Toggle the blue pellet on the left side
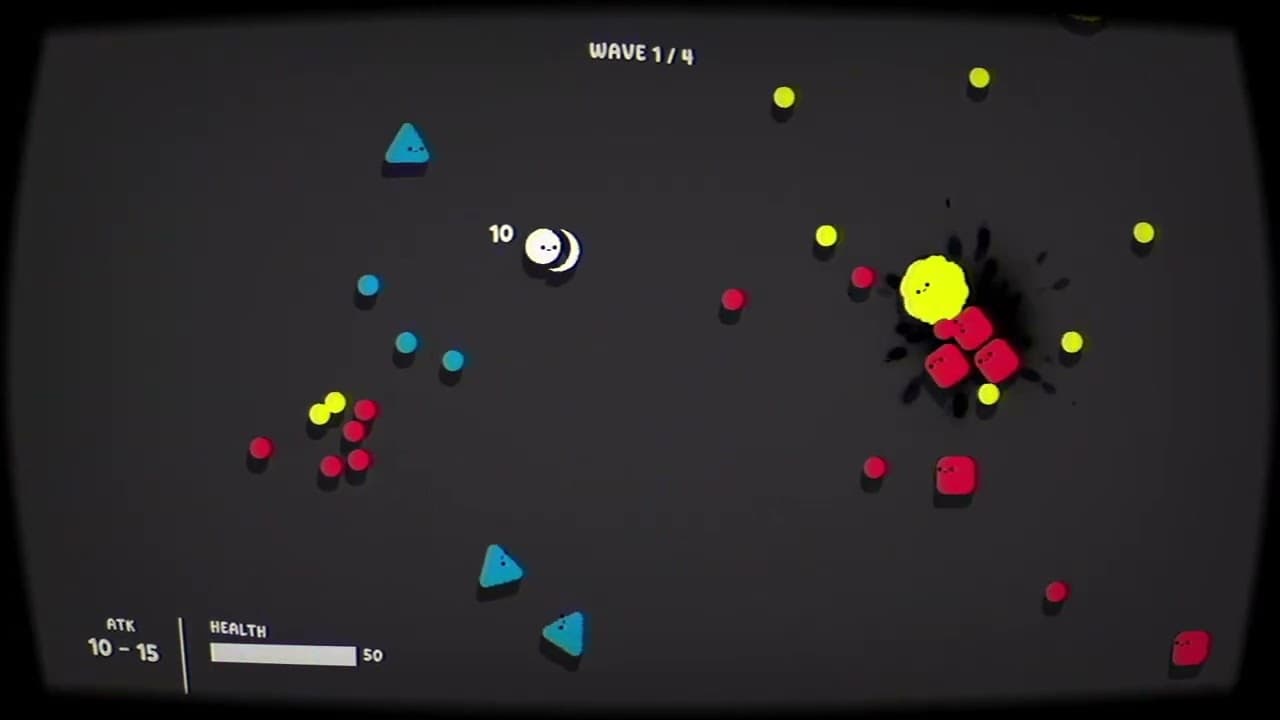This screenshot has height=720, width=1280. tap(368, 286)
